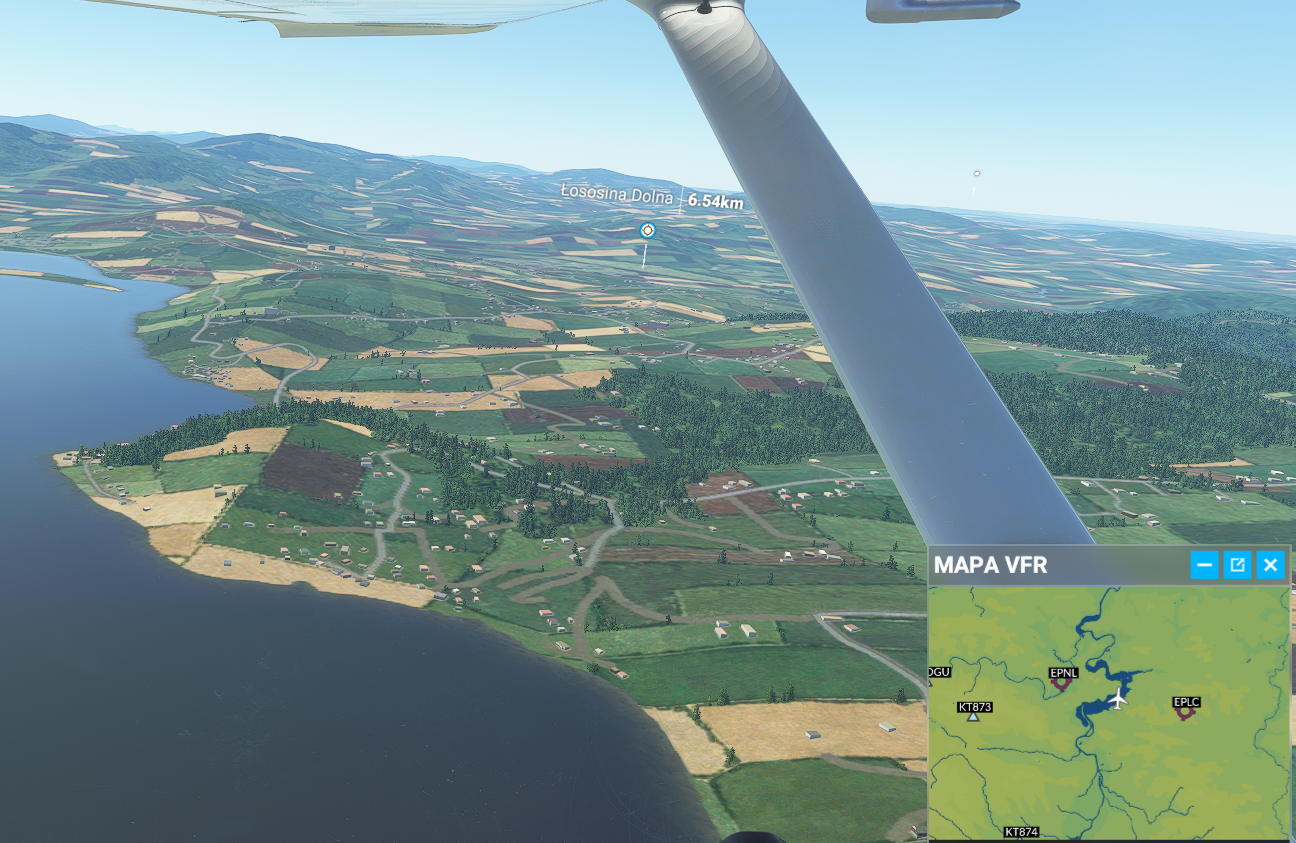
Task: Click the KT873 waypoint triangle on map
Action: (973, 717)
